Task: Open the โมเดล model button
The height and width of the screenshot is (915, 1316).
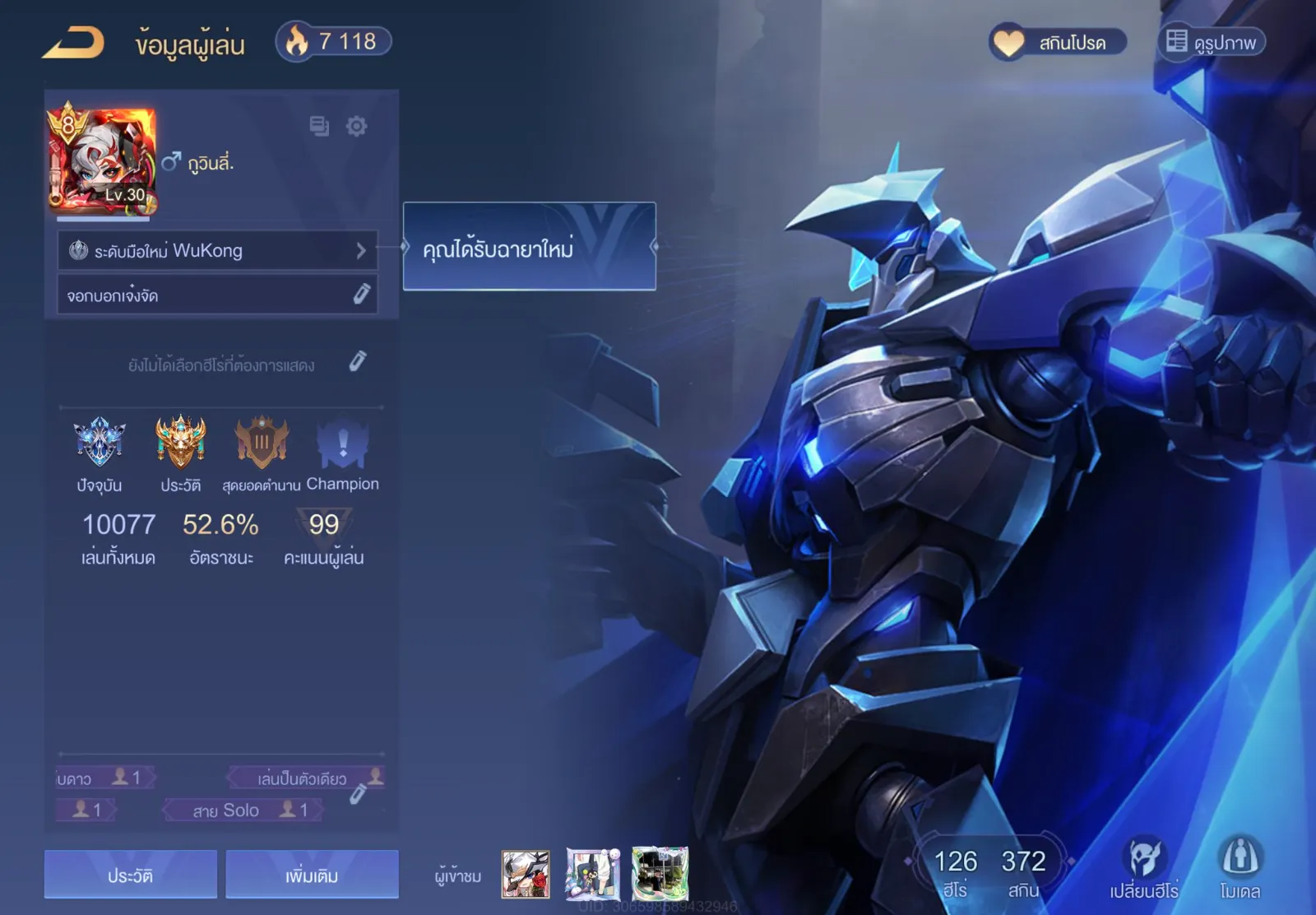Action: [x=1240, y=868]
